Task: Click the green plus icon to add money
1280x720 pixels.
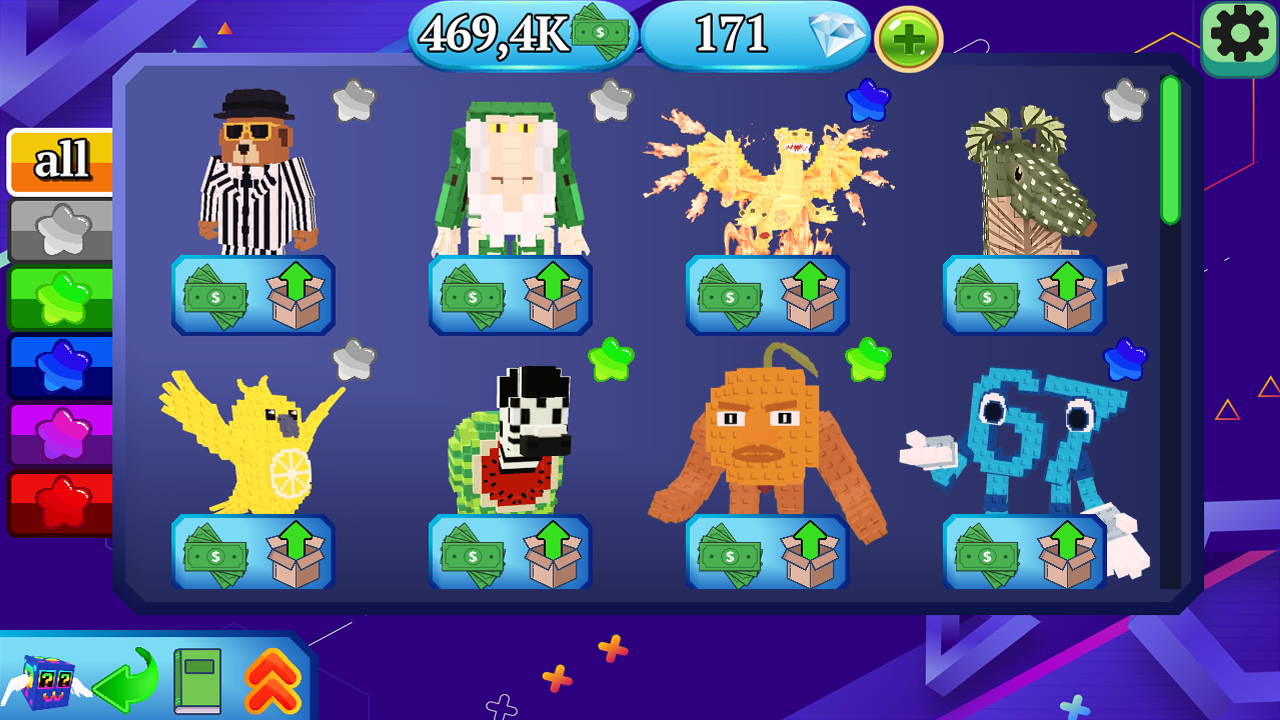Action: click(x=908, y=41)
